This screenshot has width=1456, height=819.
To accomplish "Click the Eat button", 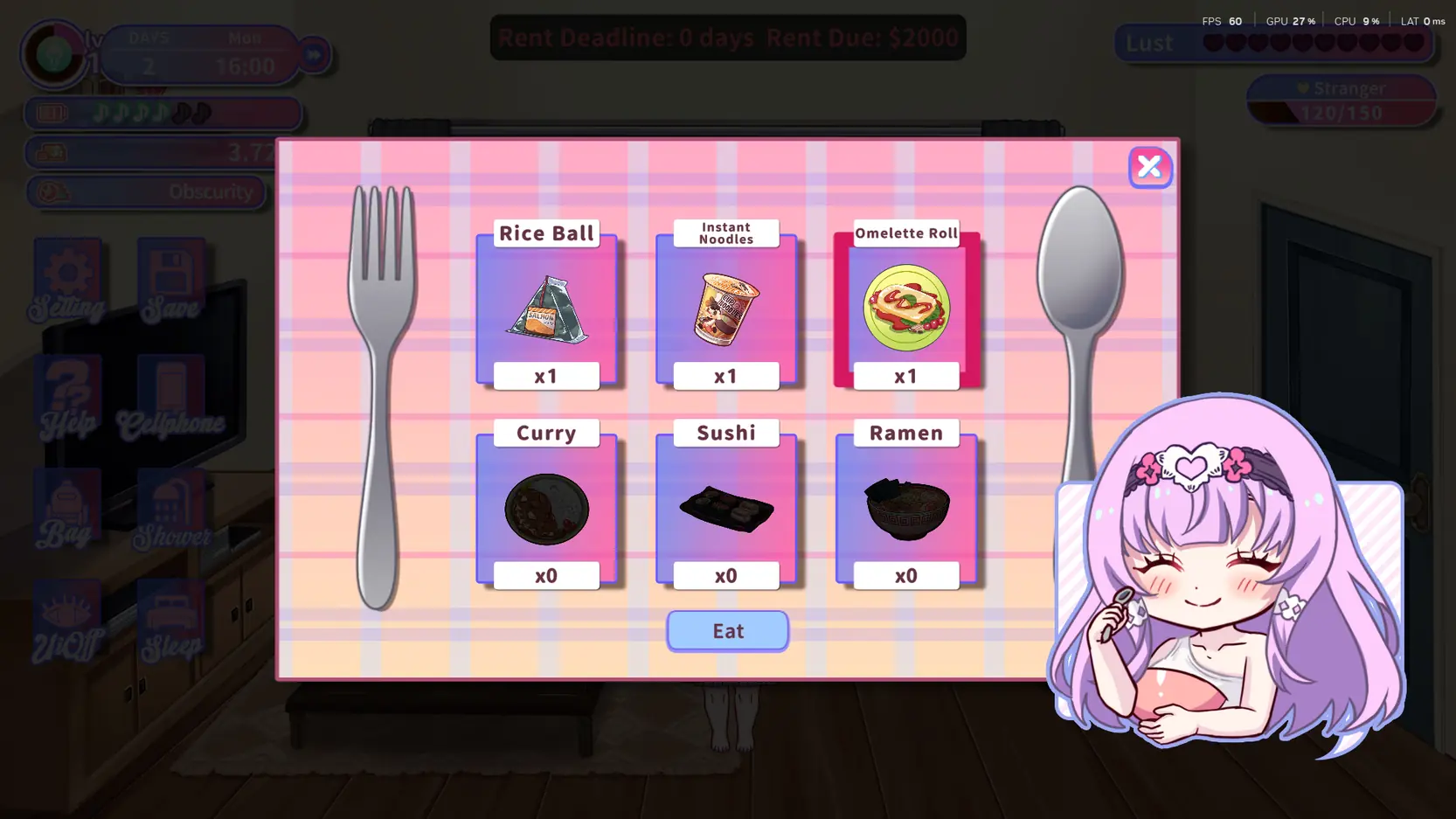I will click(x=727, y=630).
